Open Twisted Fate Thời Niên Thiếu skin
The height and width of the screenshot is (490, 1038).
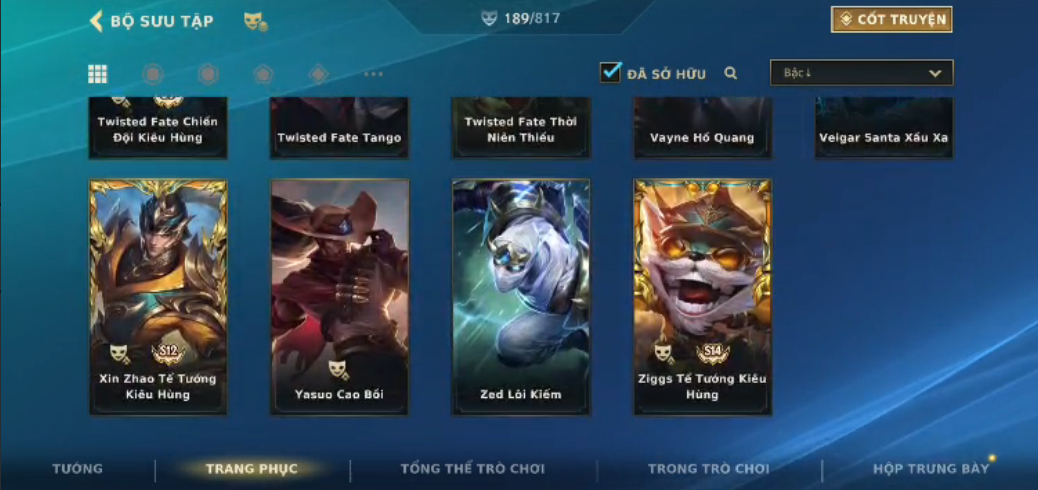coord(521,129)
